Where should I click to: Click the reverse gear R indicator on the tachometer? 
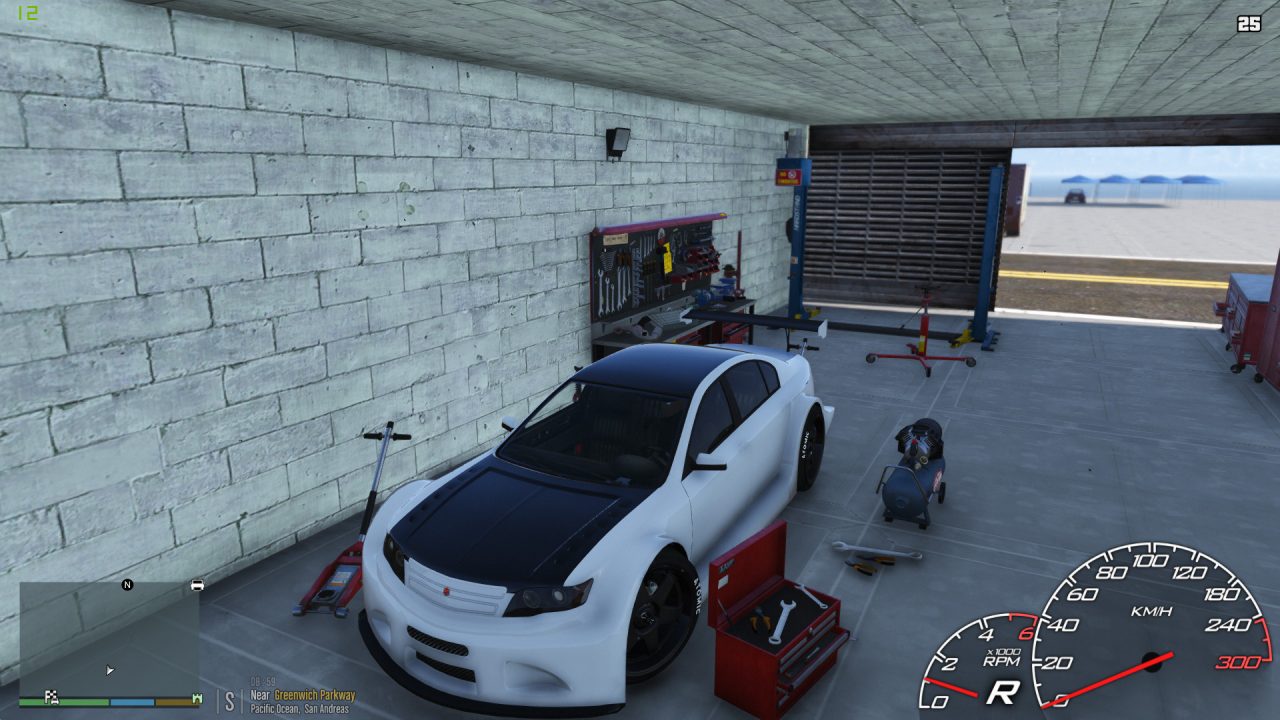1003,690
